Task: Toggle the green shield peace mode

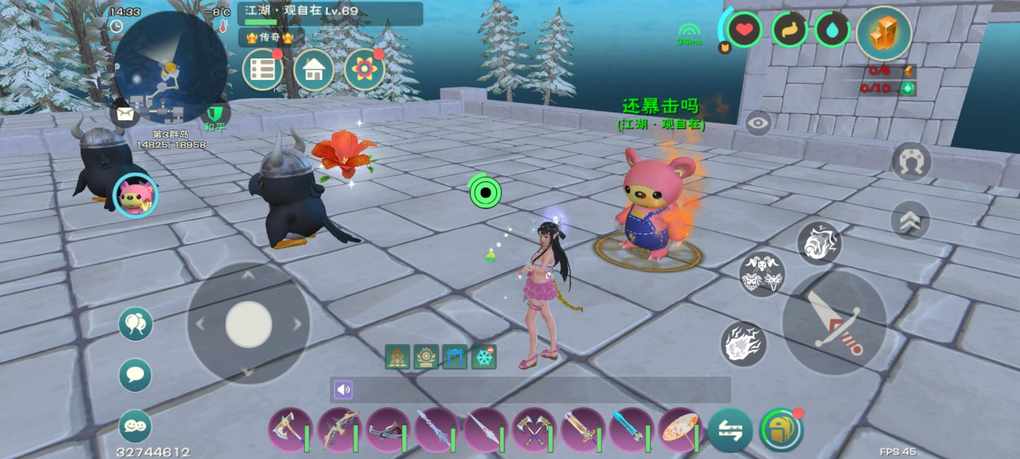Action: (x=213, y=114)
